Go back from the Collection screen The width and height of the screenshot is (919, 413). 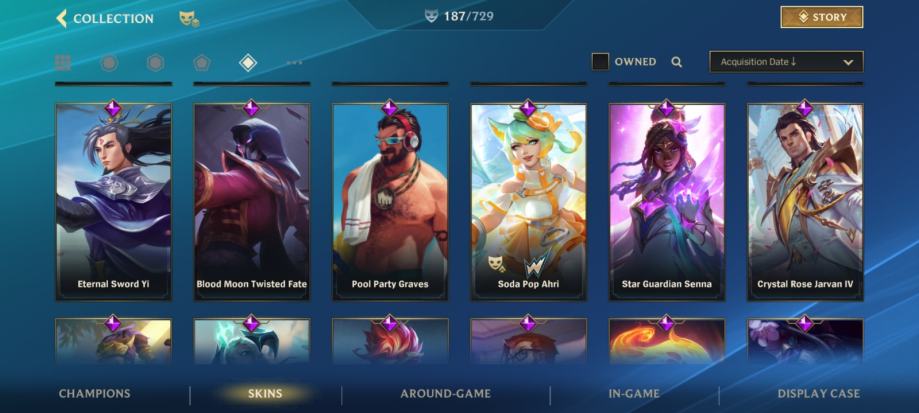click(x=62, y=18)
